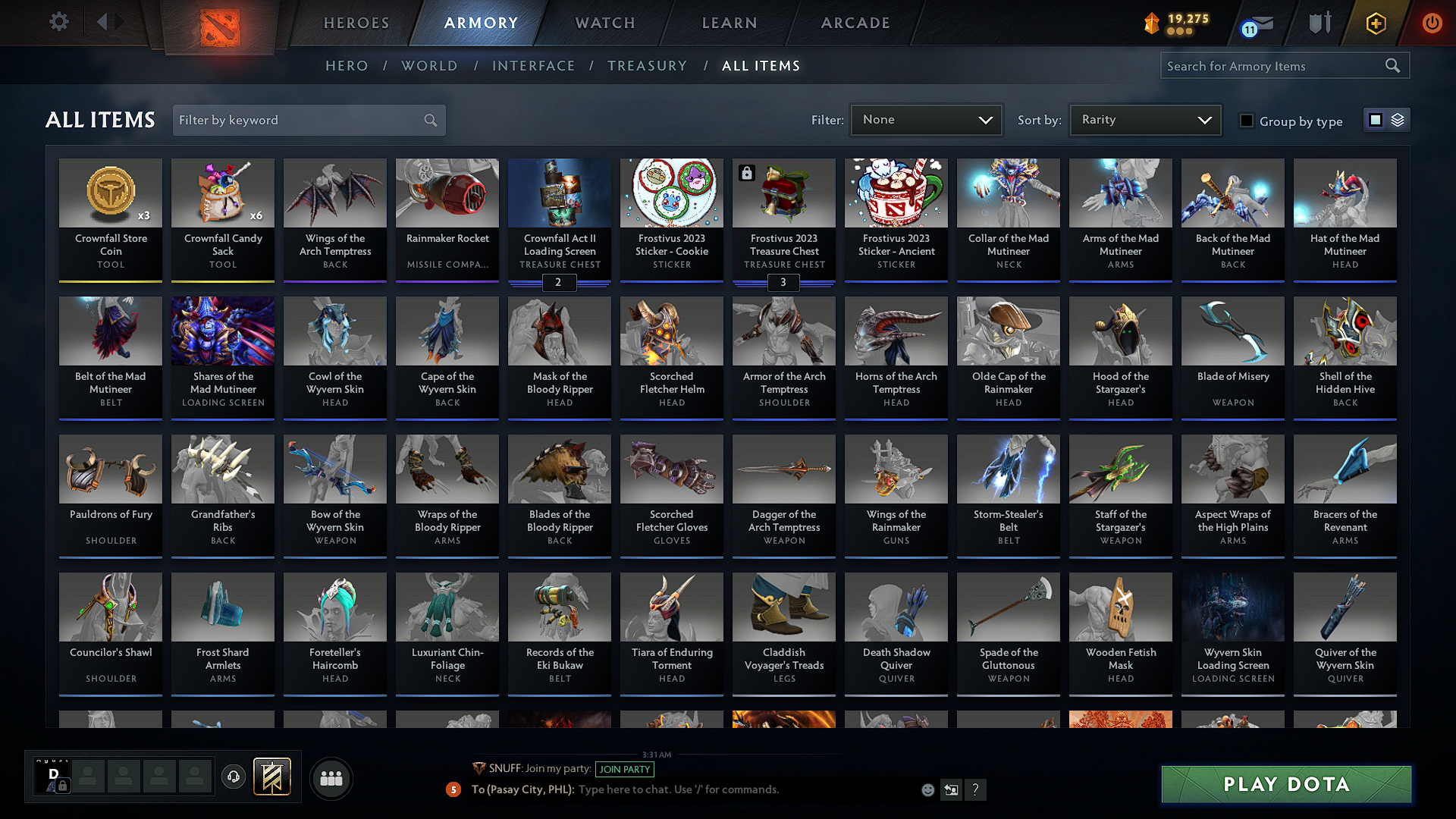Open the emoticon smiley in the chat bar
The height and width of the screenshot is (819, 1456).
pyautogui.click(x=927, y=789)
